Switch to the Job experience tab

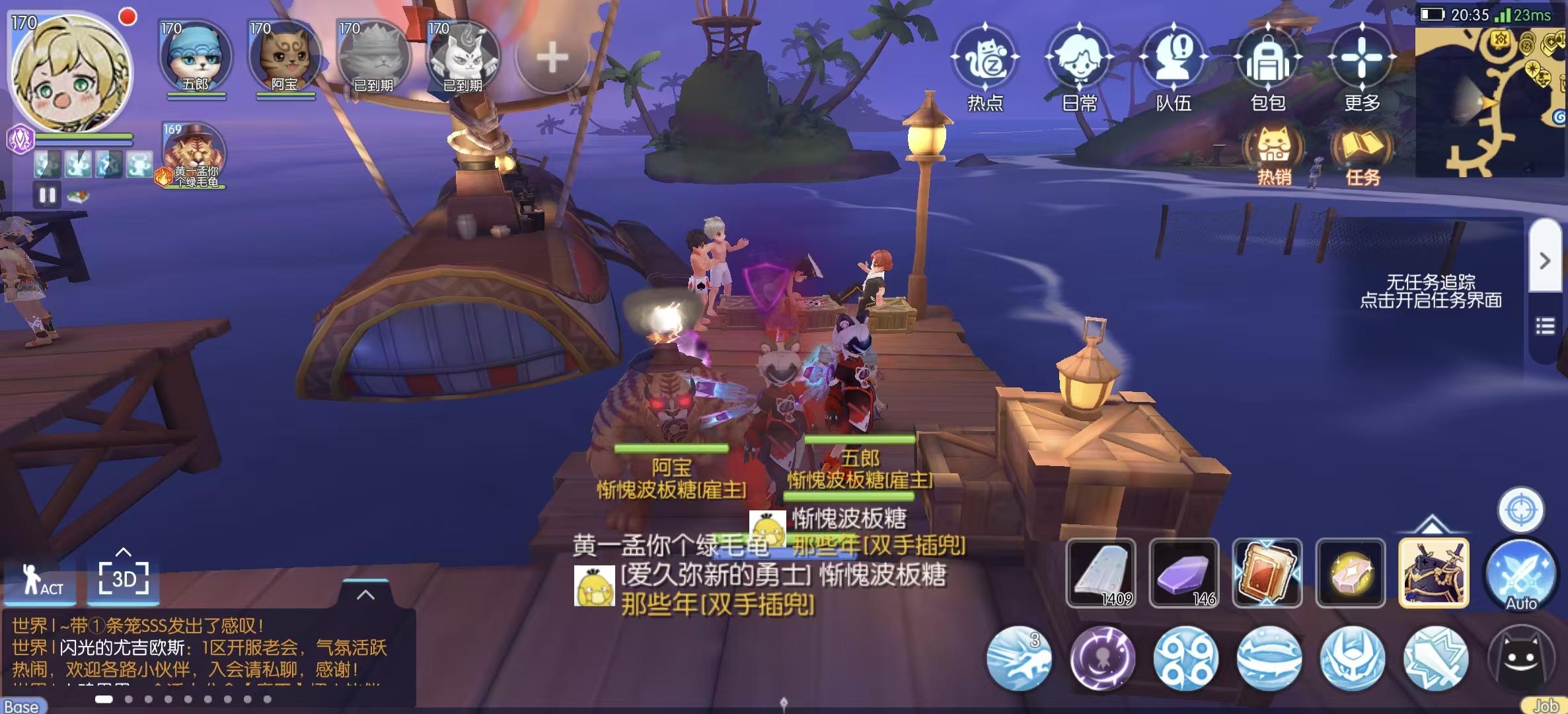(x=1550, y=706)
